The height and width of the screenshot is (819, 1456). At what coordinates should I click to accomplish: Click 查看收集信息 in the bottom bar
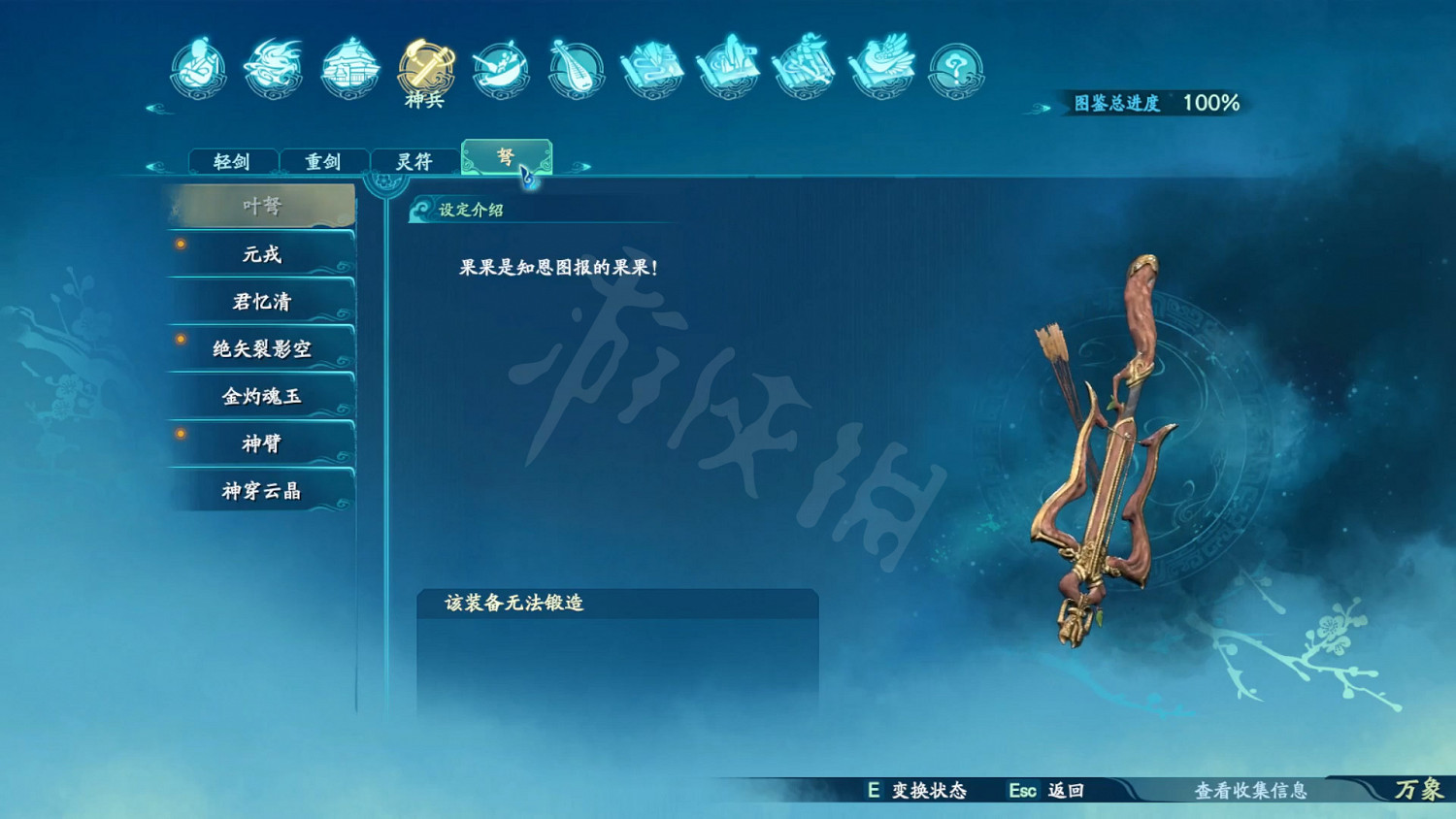(x=1252, y=791)
